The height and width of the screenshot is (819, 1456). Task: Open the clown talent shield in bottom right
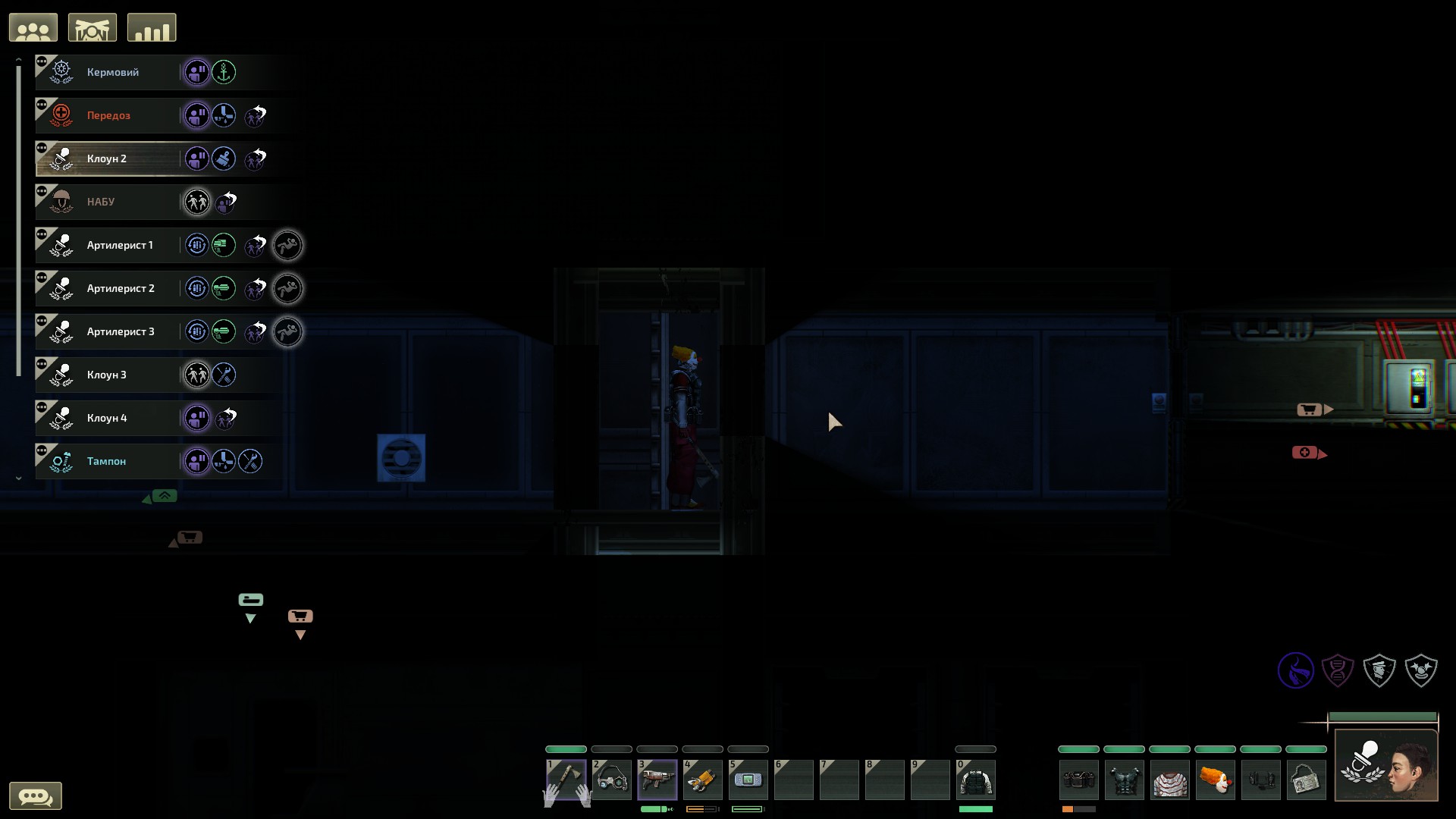pyautogui.click(x=1421, y=670)
